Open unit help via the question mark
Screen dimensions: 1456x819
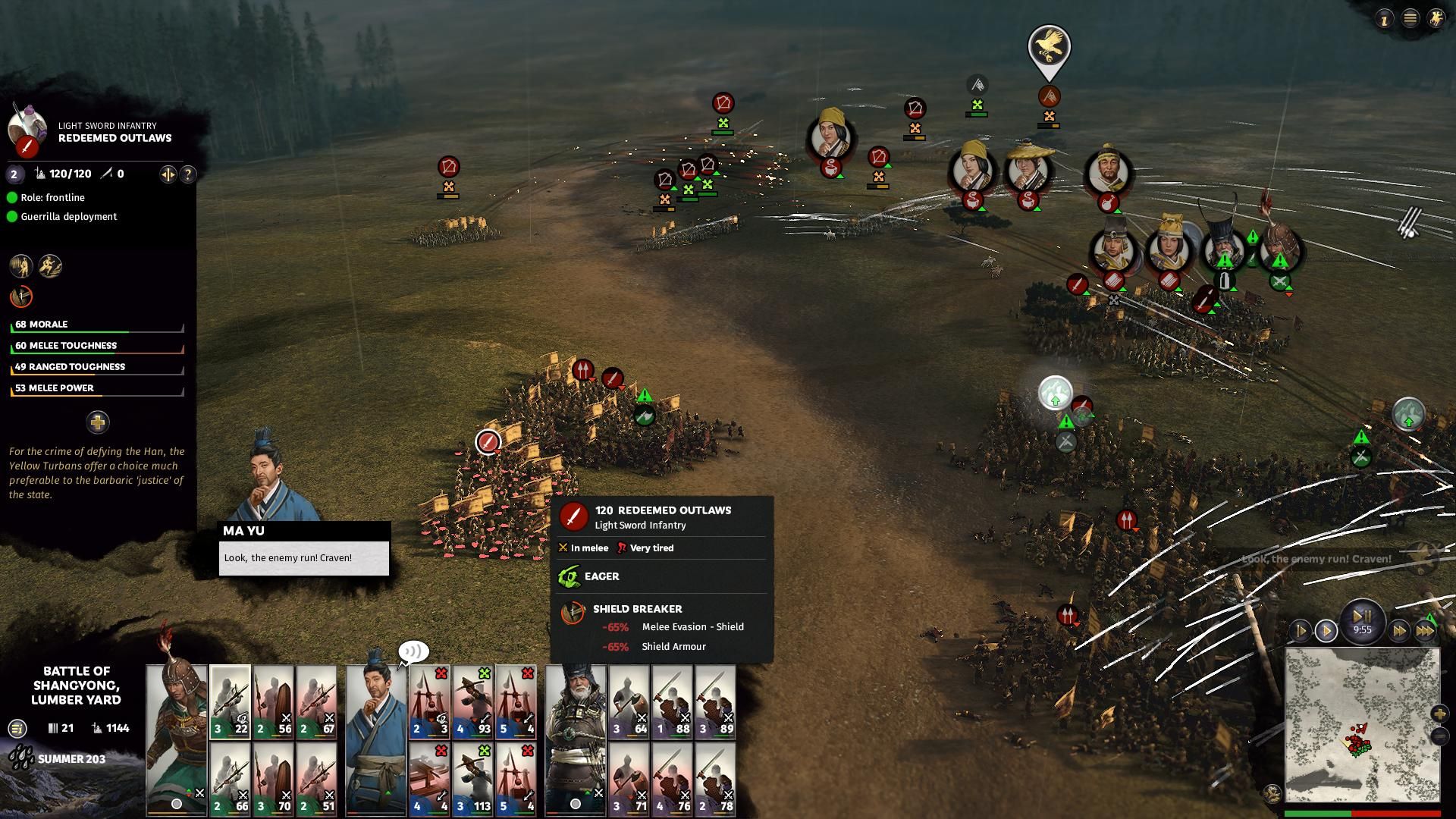187,174
